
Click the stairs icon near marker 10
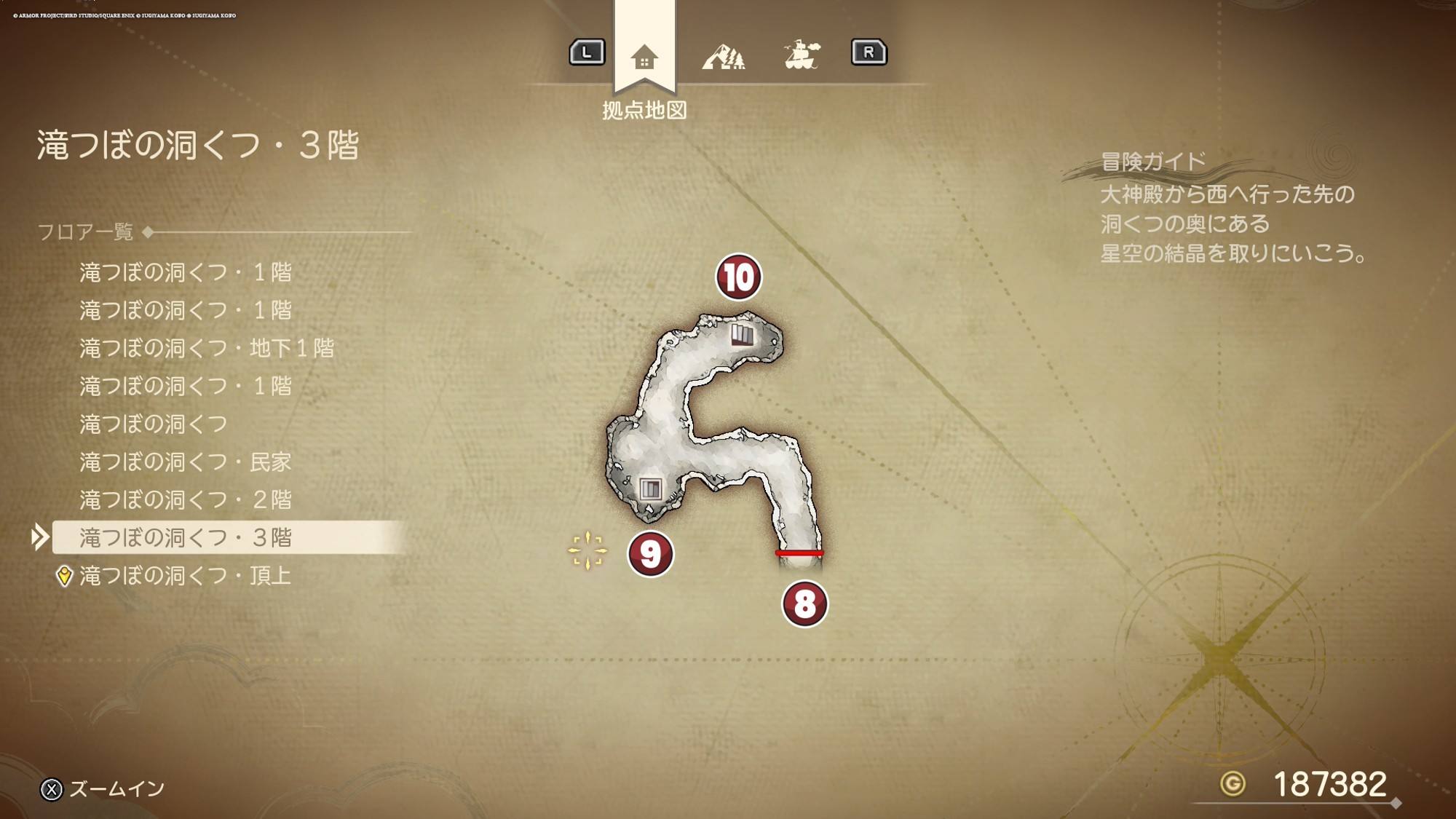coord(742,335)
